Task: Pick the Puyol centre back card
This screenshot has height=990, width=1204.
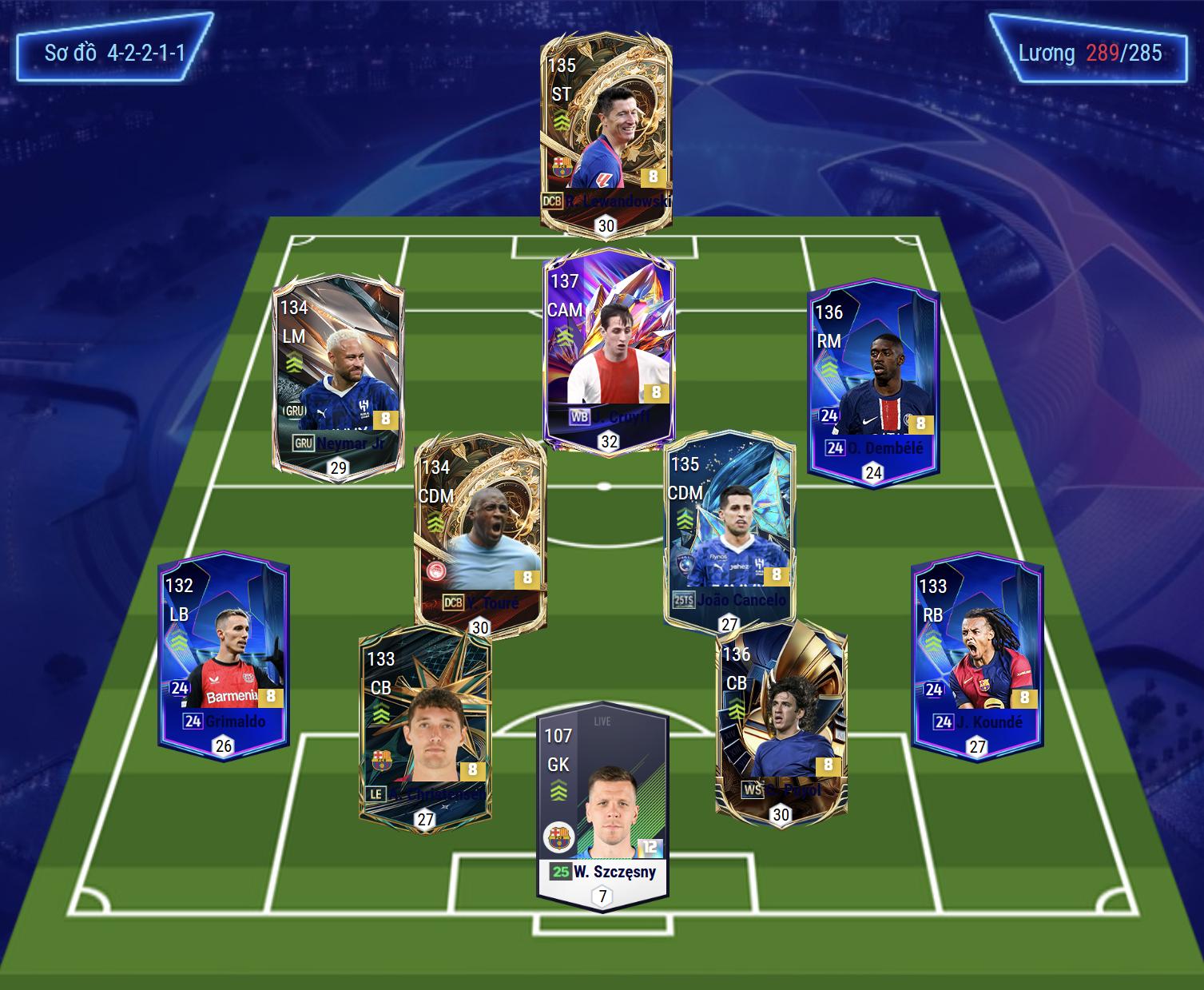Action: pos(781,723)
